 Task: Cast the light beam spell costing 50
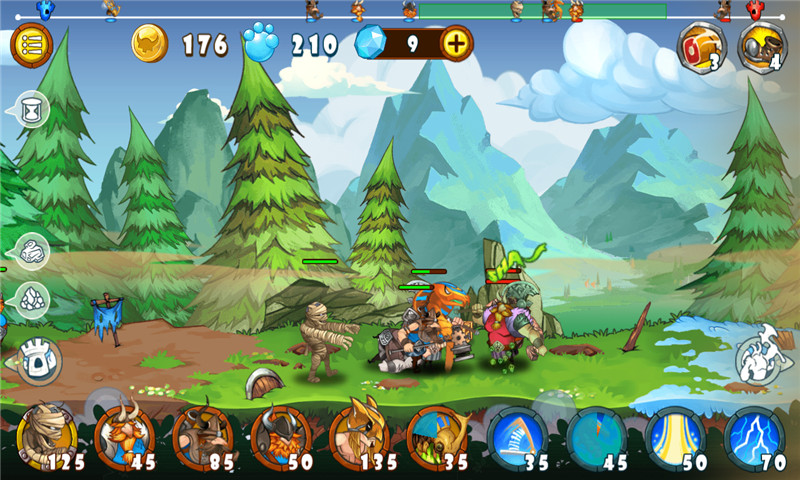click(676, 436)
